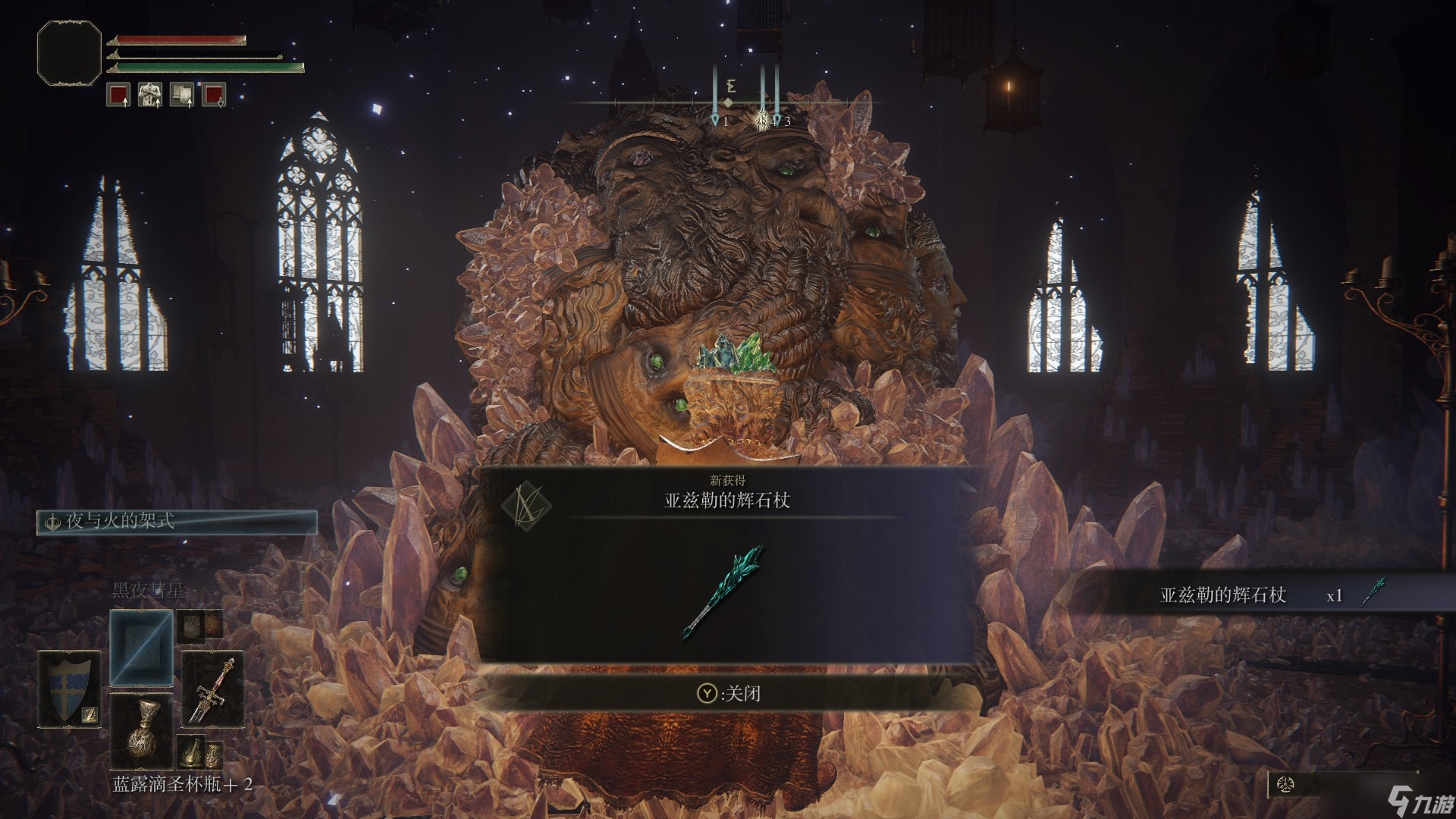Click the empty octagonal frame beside health bar

(69, 52)
